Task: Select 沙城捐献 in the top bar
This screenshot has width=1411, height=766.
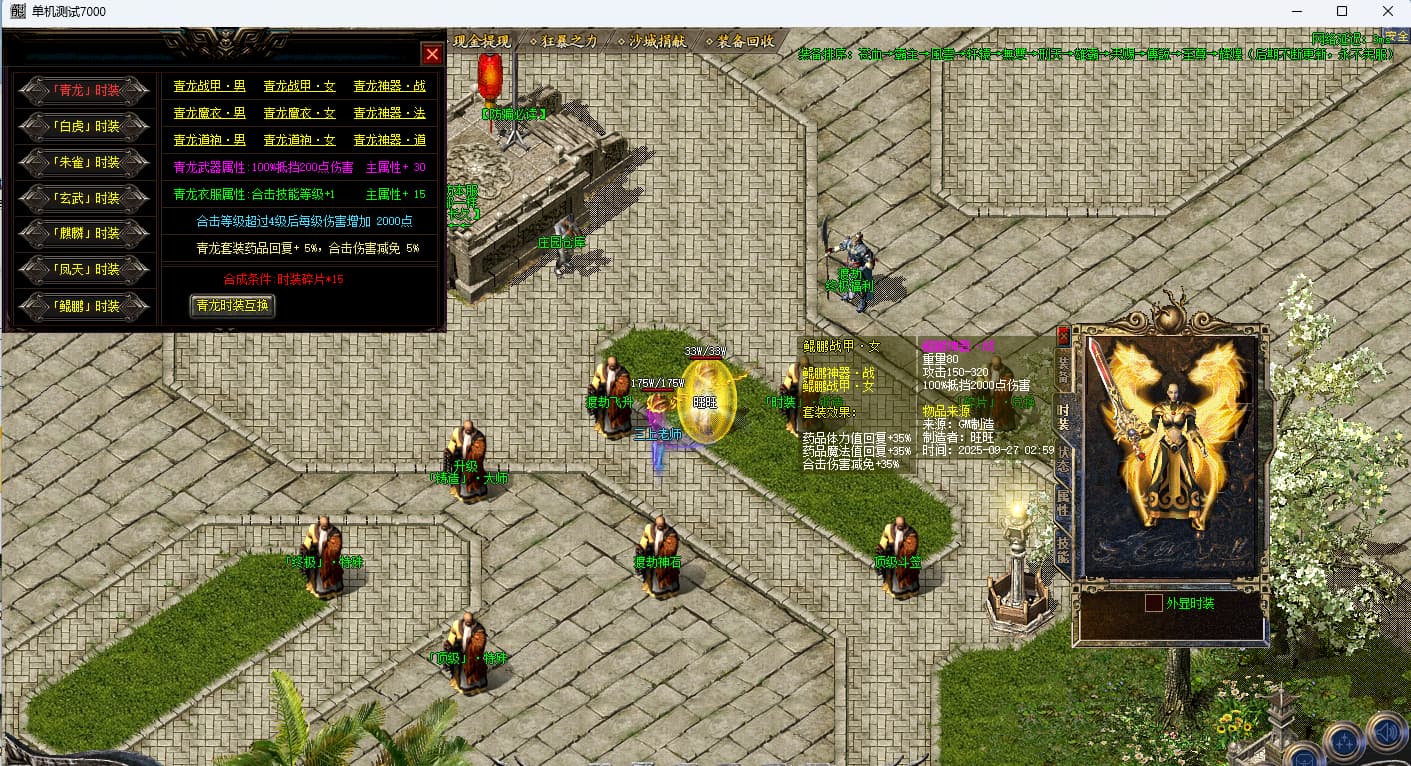Action: [x=656, y=41]
